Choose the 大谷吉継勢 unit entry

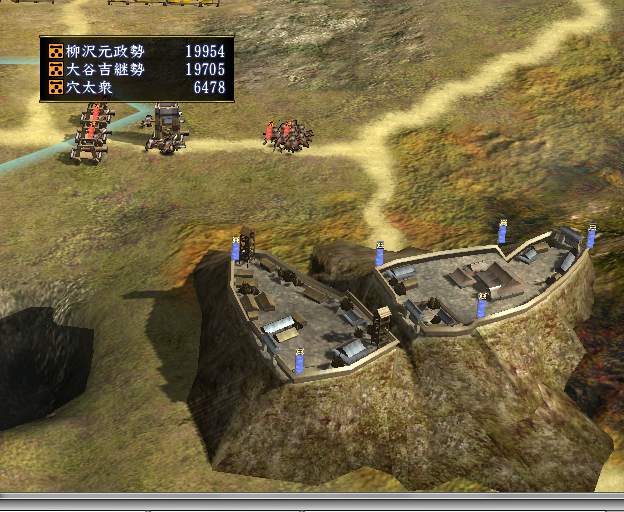coord(136,69)
